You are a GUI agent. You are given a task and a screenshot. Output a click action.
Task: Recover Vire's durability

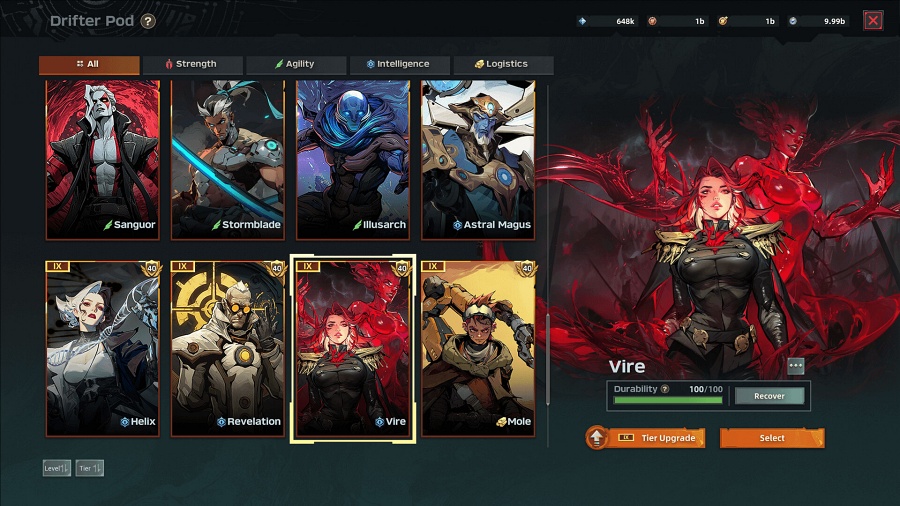(x=769, y=396)
